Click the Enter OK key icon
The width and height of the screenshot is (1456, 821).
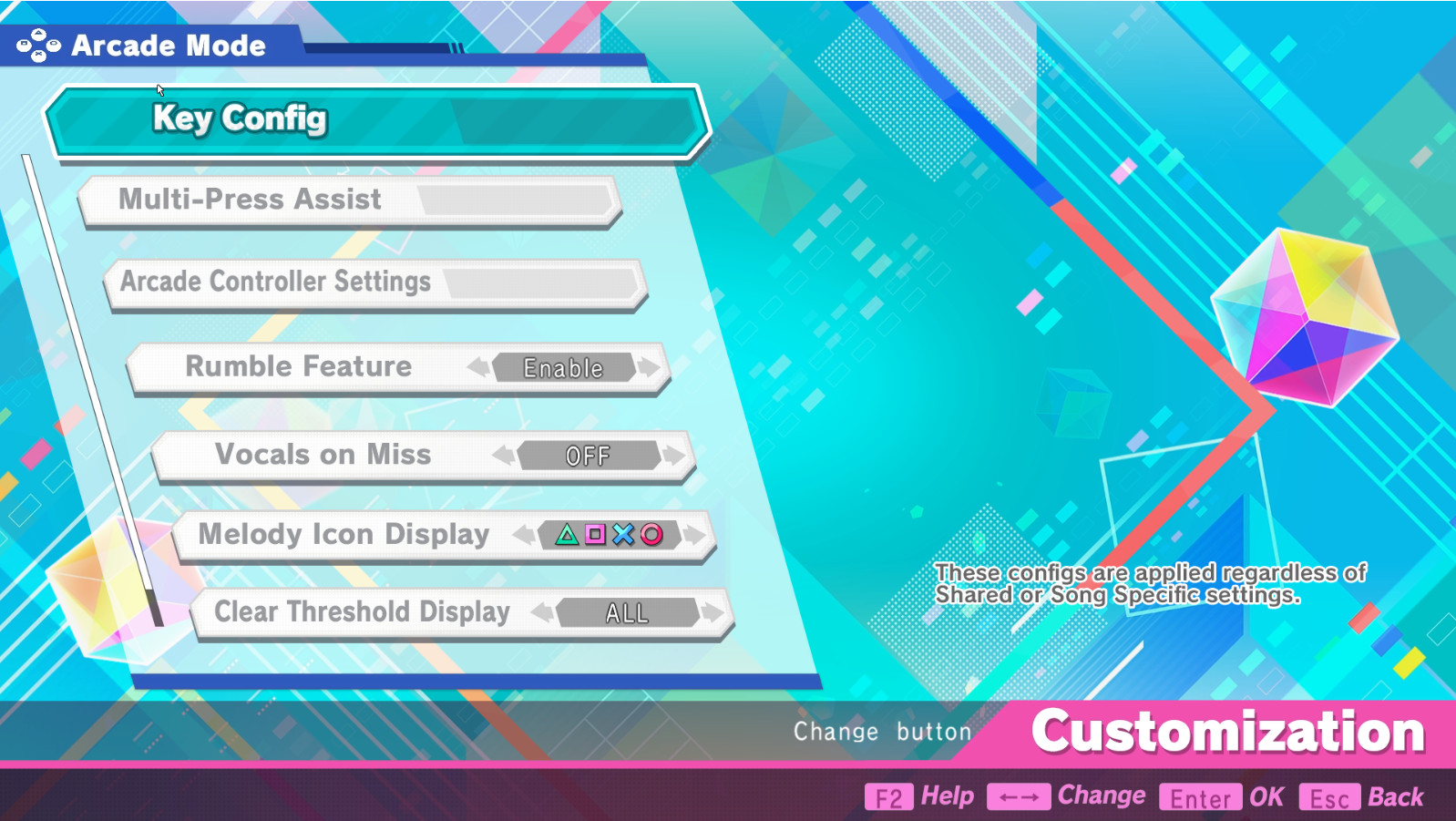(1200, 798)
